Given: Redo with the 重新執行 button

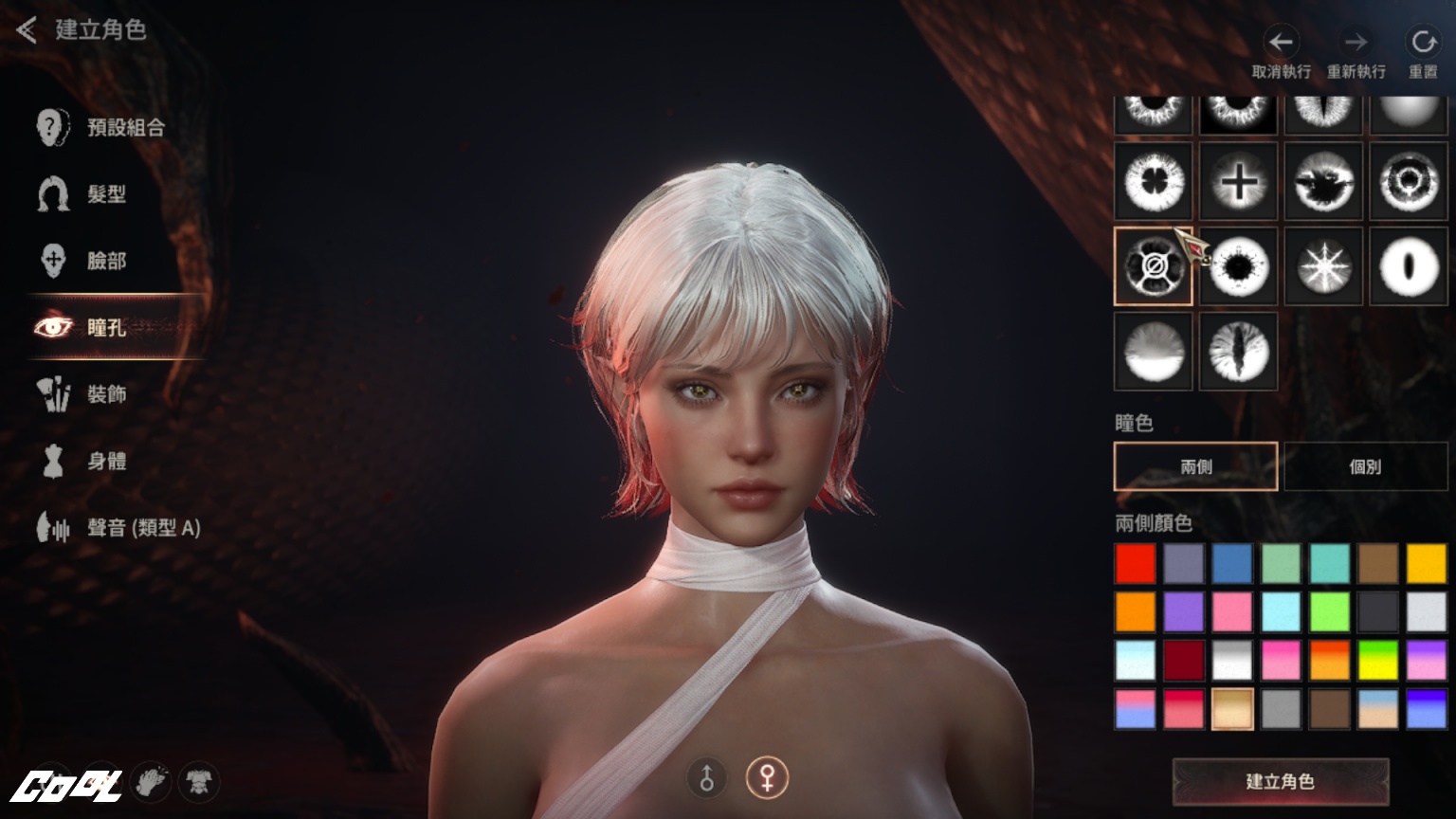Looking at the screenshot, I should (1356, 53).
